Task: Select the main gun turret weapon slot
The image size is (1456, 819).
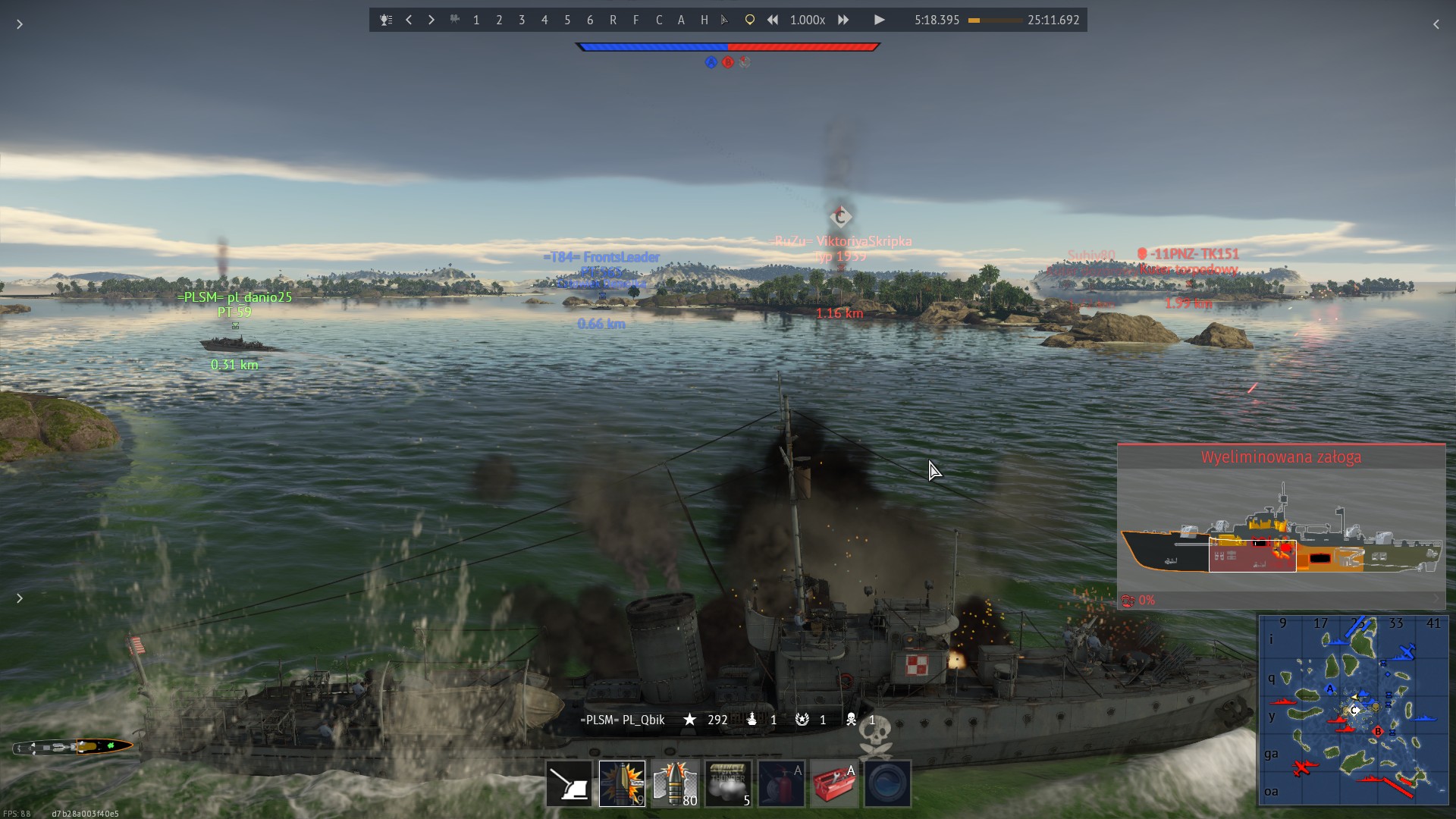Action: 569,783
